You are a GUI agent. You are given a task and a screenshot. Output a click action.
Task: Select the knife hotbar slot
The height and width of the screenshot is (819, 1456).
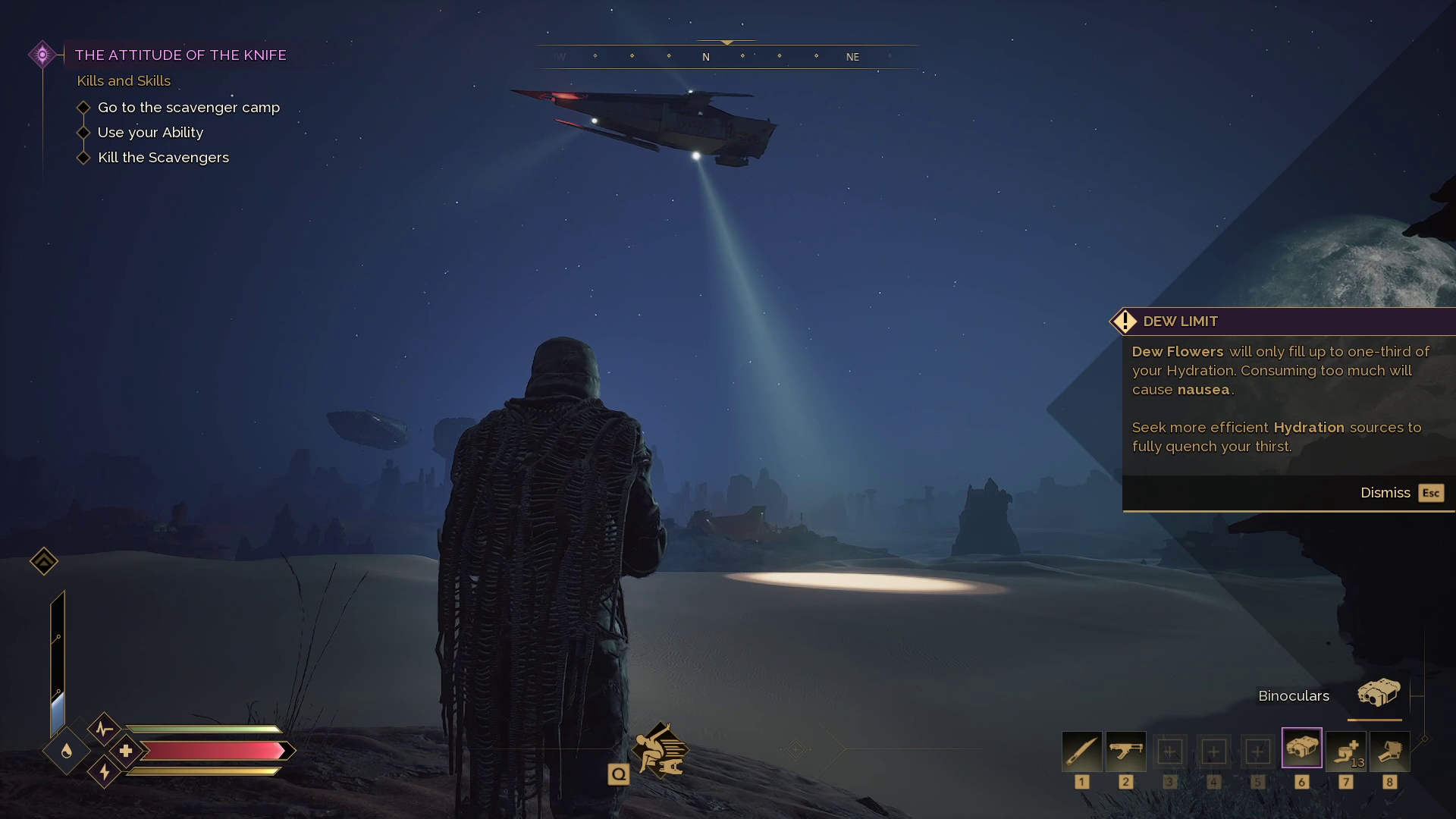point(1081,751)
